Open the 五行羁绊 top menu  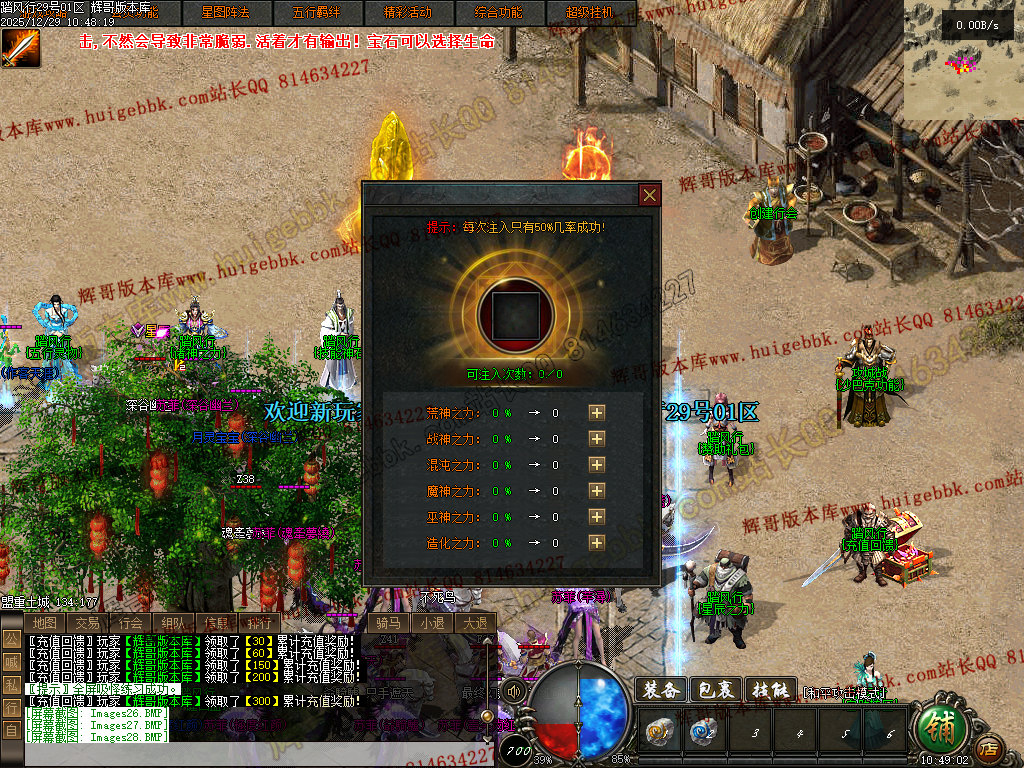tap(315, 13)
